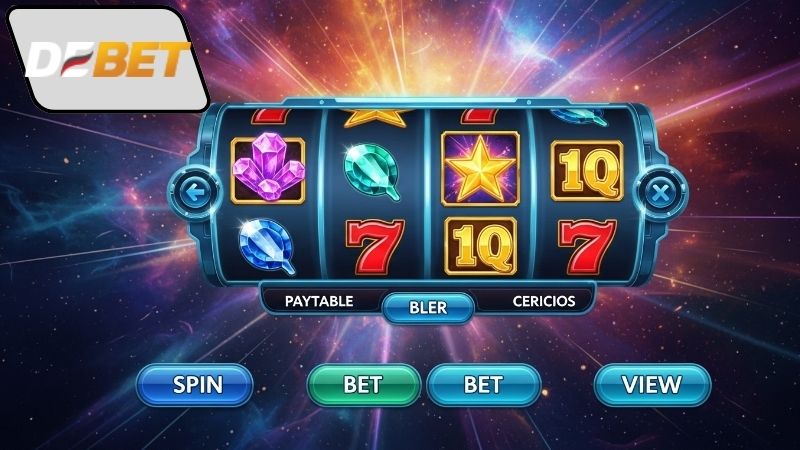This screenshot has height=450, width=800.
Task: Click the DEBET logo
Action: coord(108,60)
